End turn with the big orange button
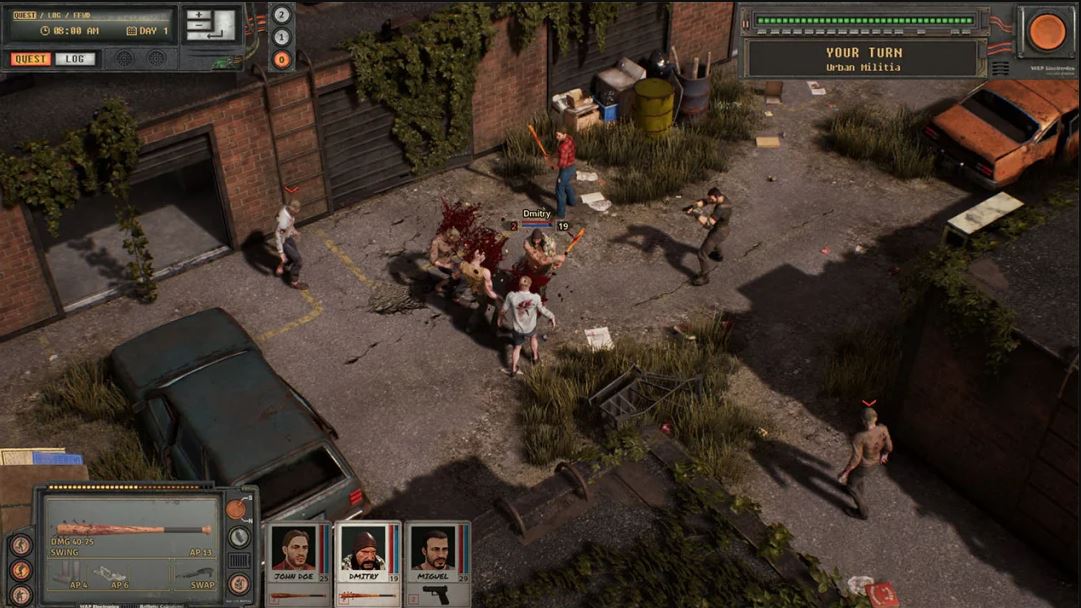This screenshot has height=608, width=1081. click(1047, 31)
